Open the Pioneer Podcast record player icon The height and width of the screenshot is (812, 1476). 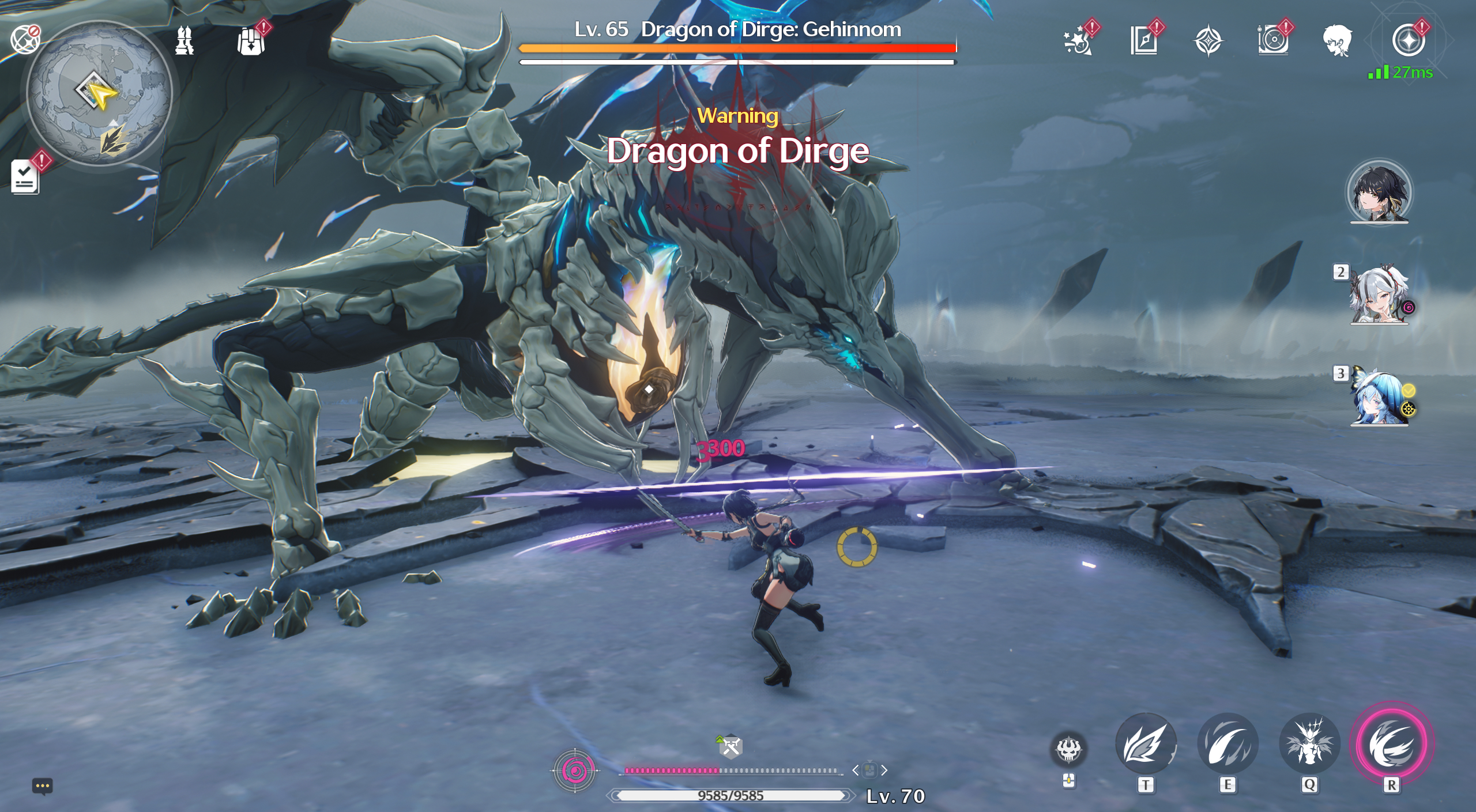[x=1273, y=41]
